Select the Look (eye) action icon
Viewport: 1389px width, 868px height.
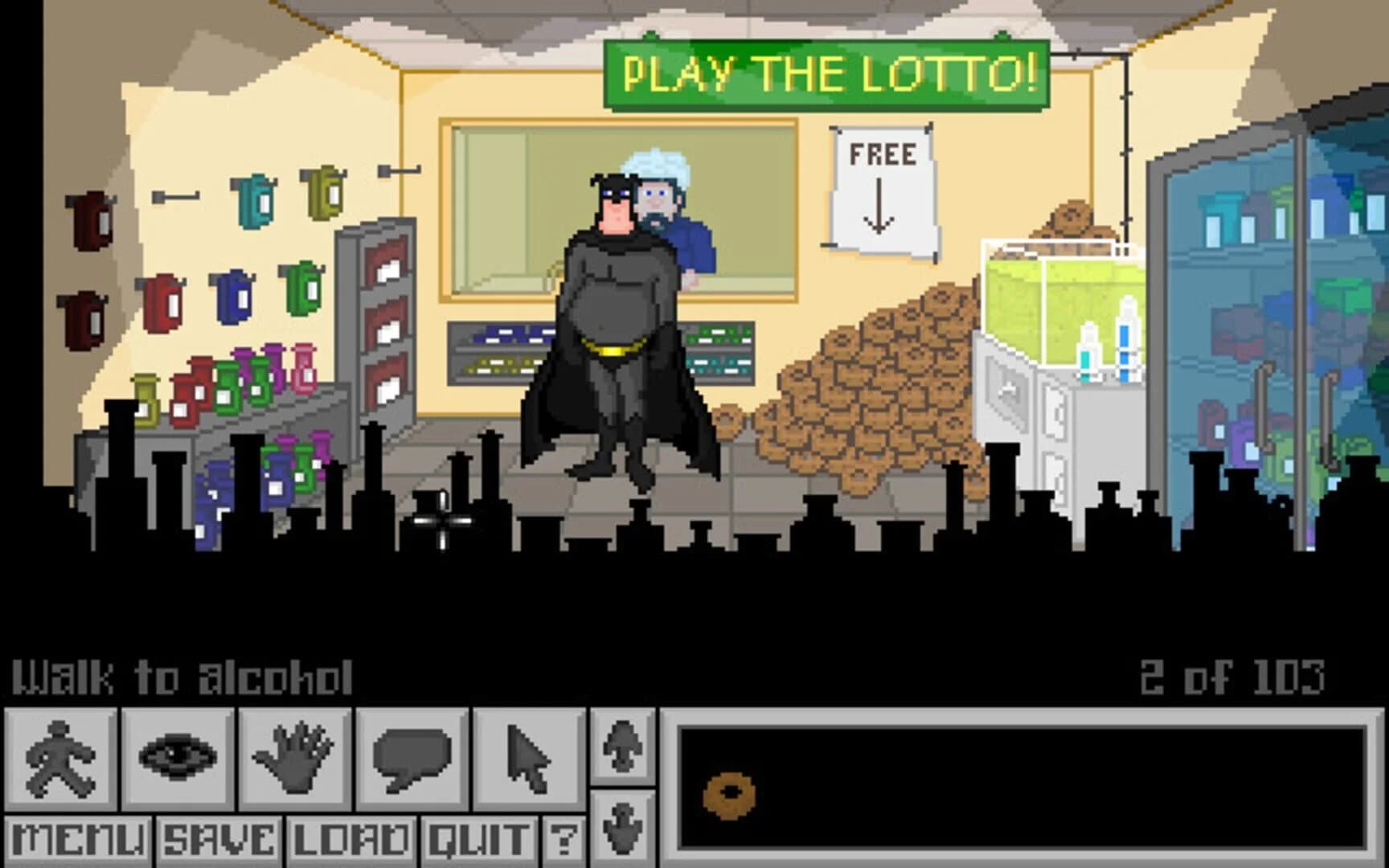pyautogui.click(x=178, y=759)
